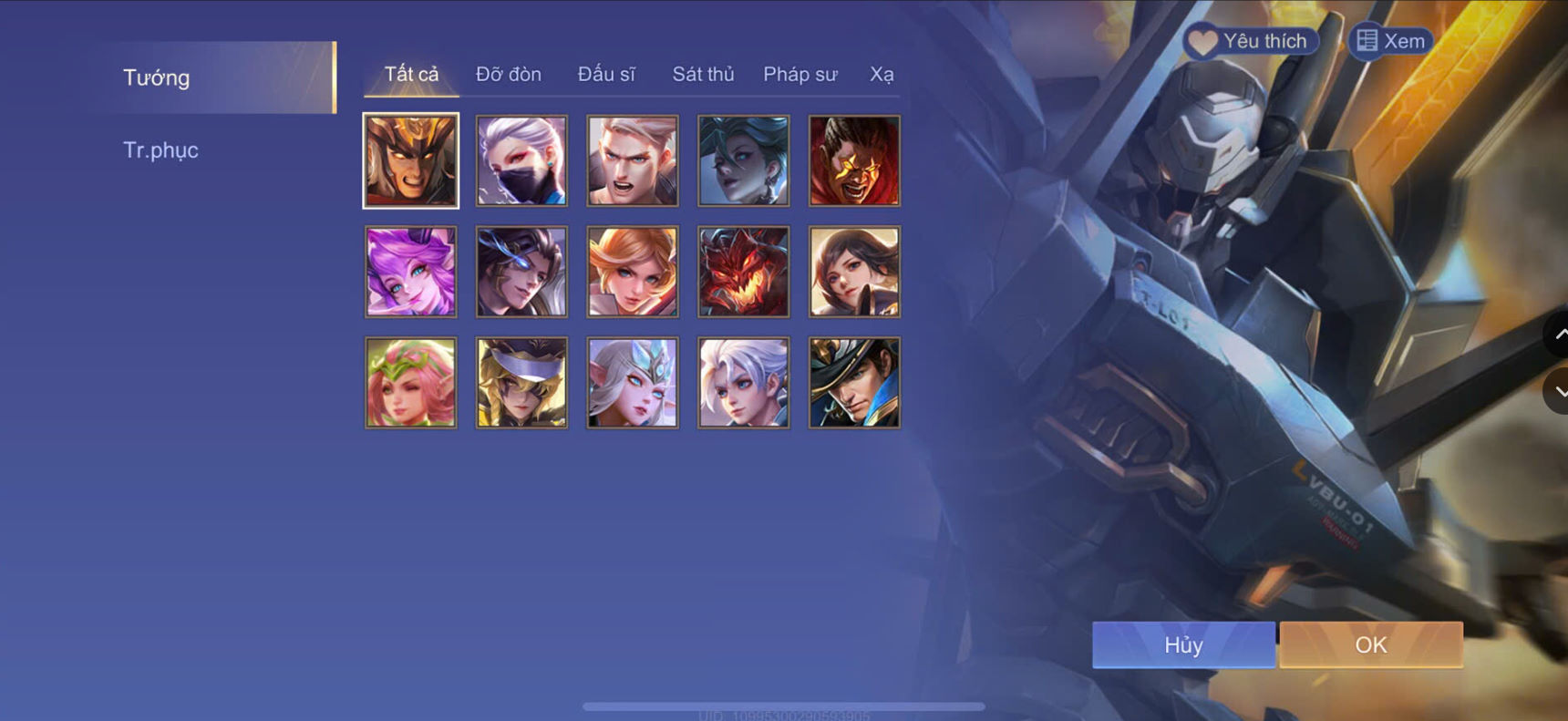Expand the Xạ thủ category at tab row end

[x=882, y=75]
